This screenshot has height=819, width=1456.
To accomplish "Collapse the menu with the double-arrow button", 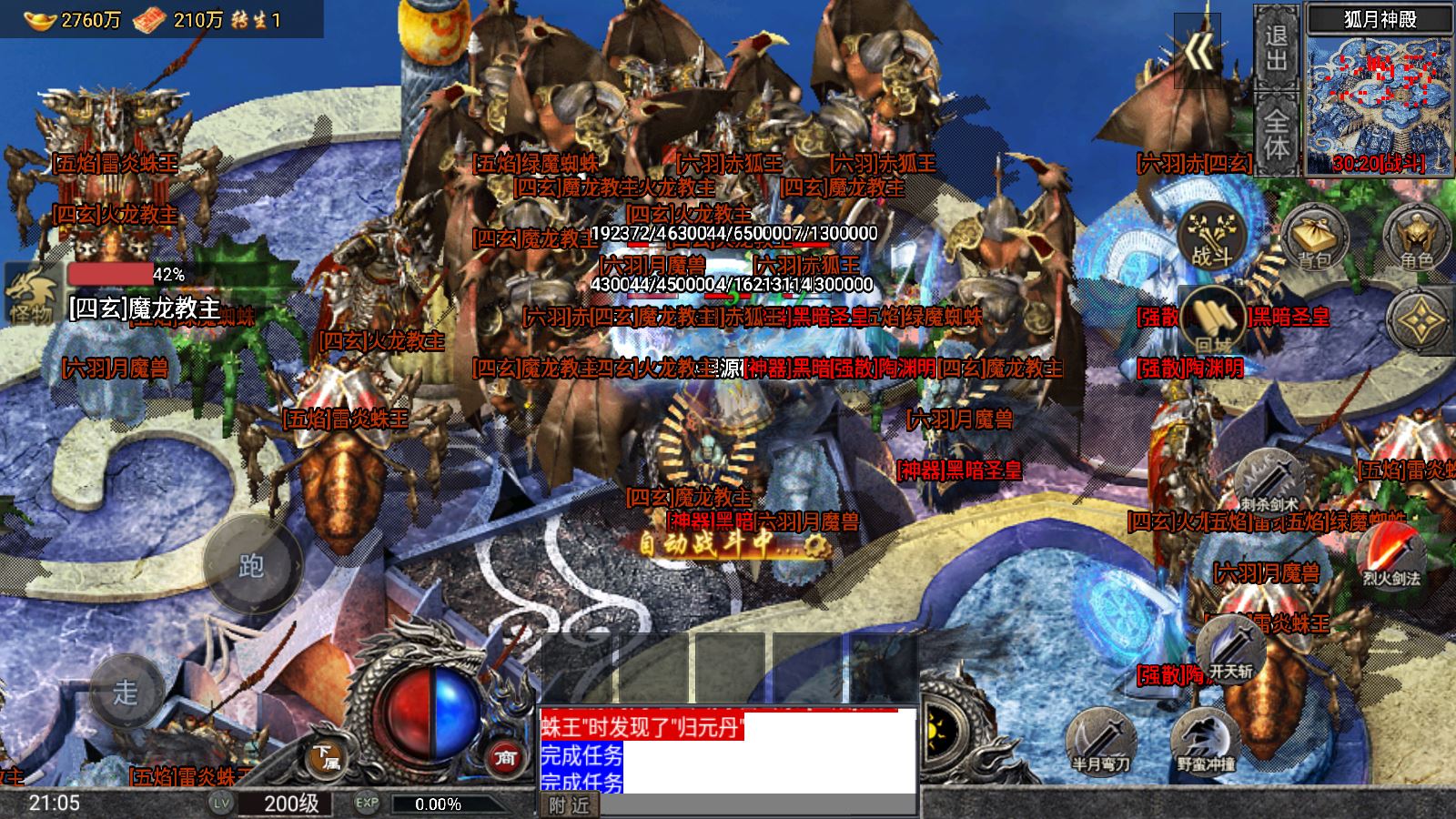I will pos(1199,53).
